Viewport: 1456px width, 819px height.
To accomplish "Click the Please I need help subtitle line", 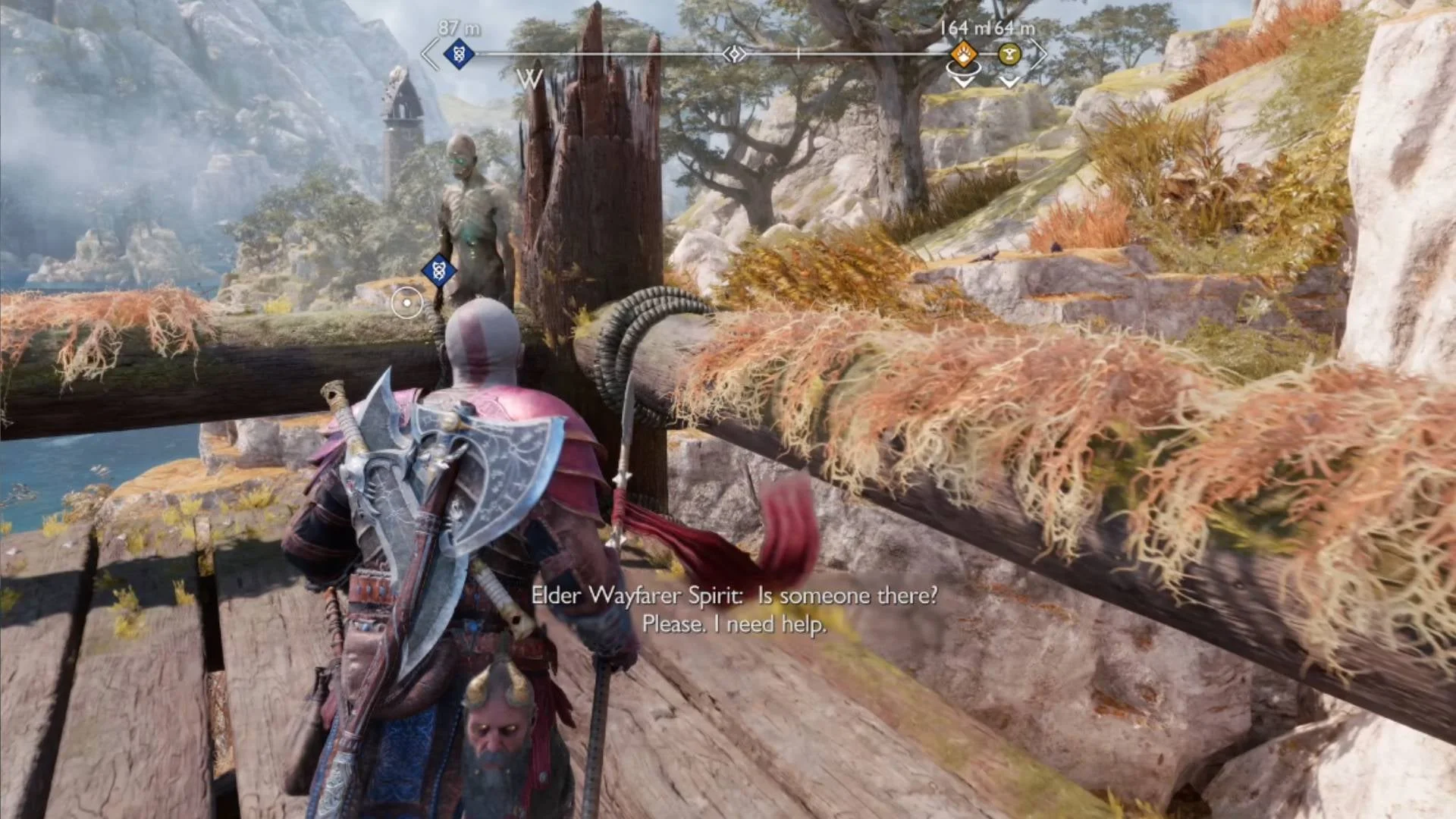I will pos(734,625).
